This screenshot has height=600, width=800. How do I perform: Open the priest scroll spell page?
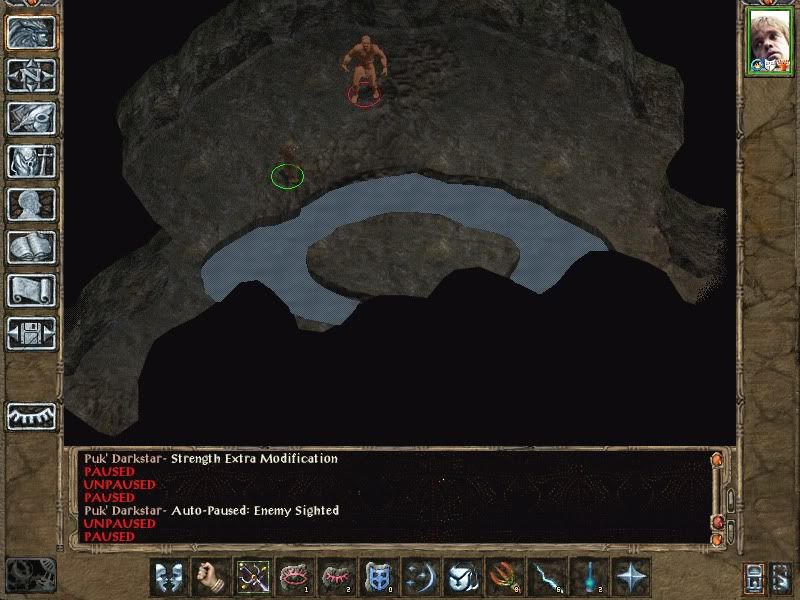point(31,291)
